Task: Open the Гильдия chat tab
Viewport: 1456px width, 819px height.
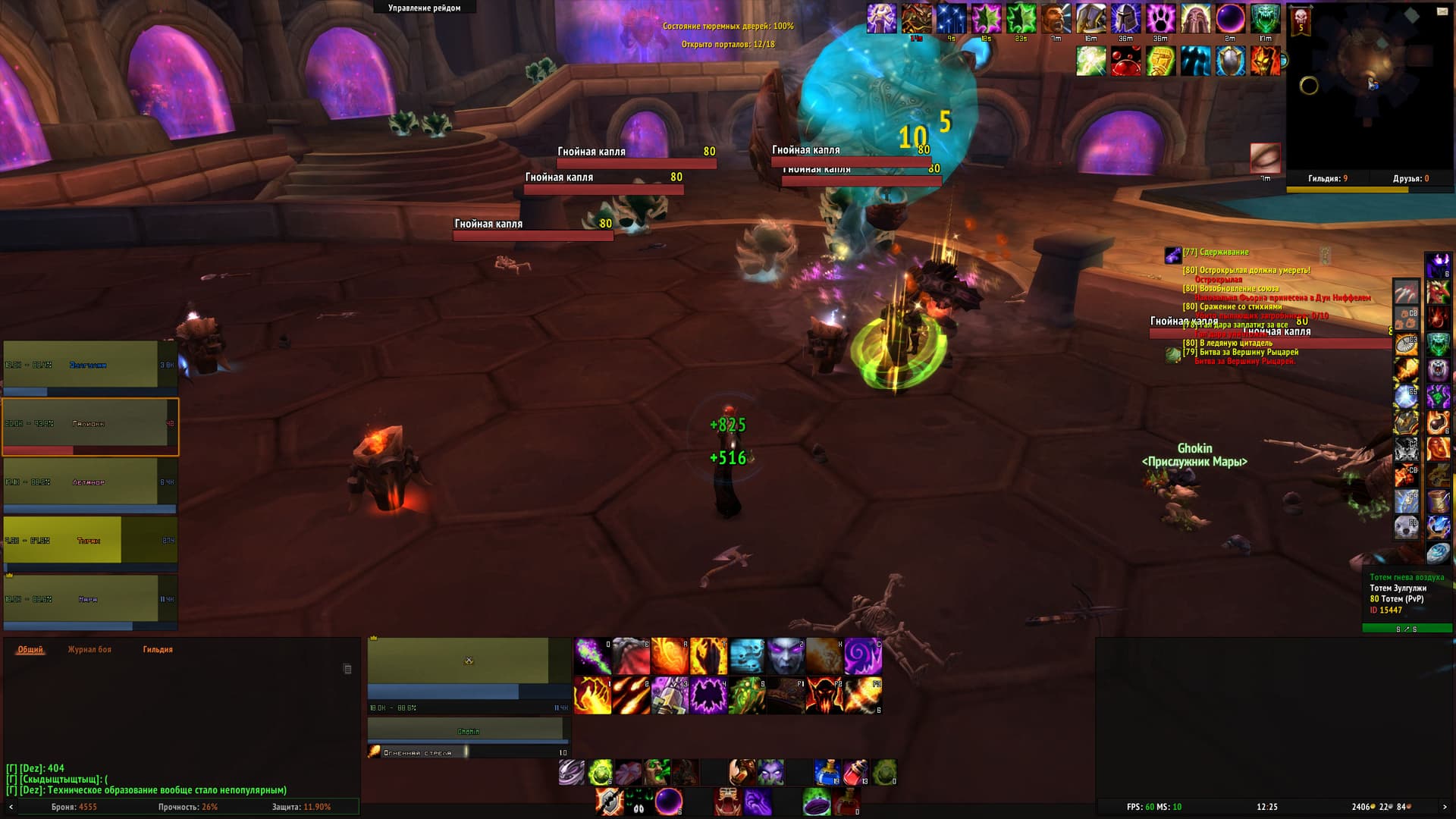Action: [158, 650]
